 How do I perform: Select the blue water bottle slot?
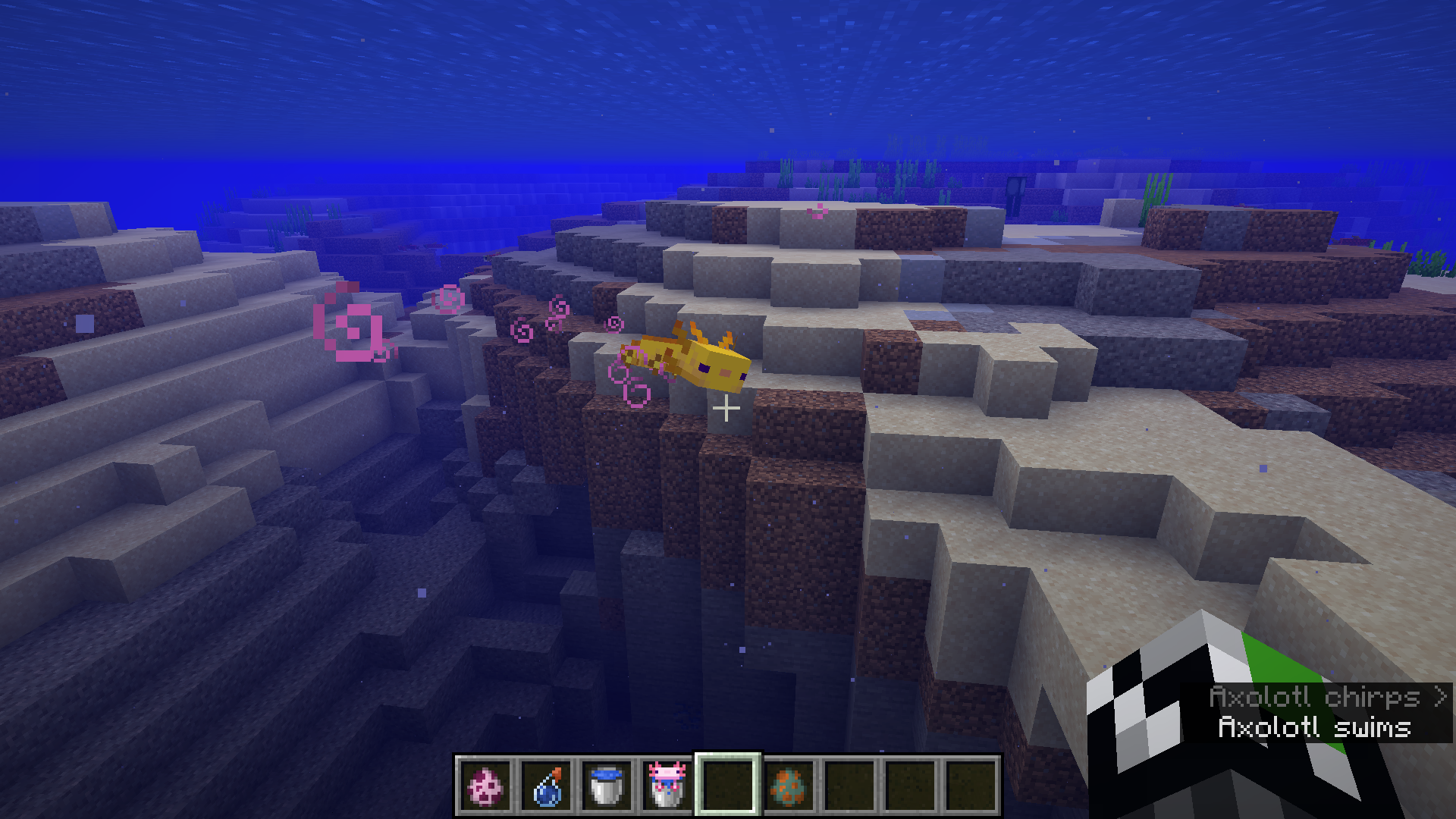tap(546, 786)
